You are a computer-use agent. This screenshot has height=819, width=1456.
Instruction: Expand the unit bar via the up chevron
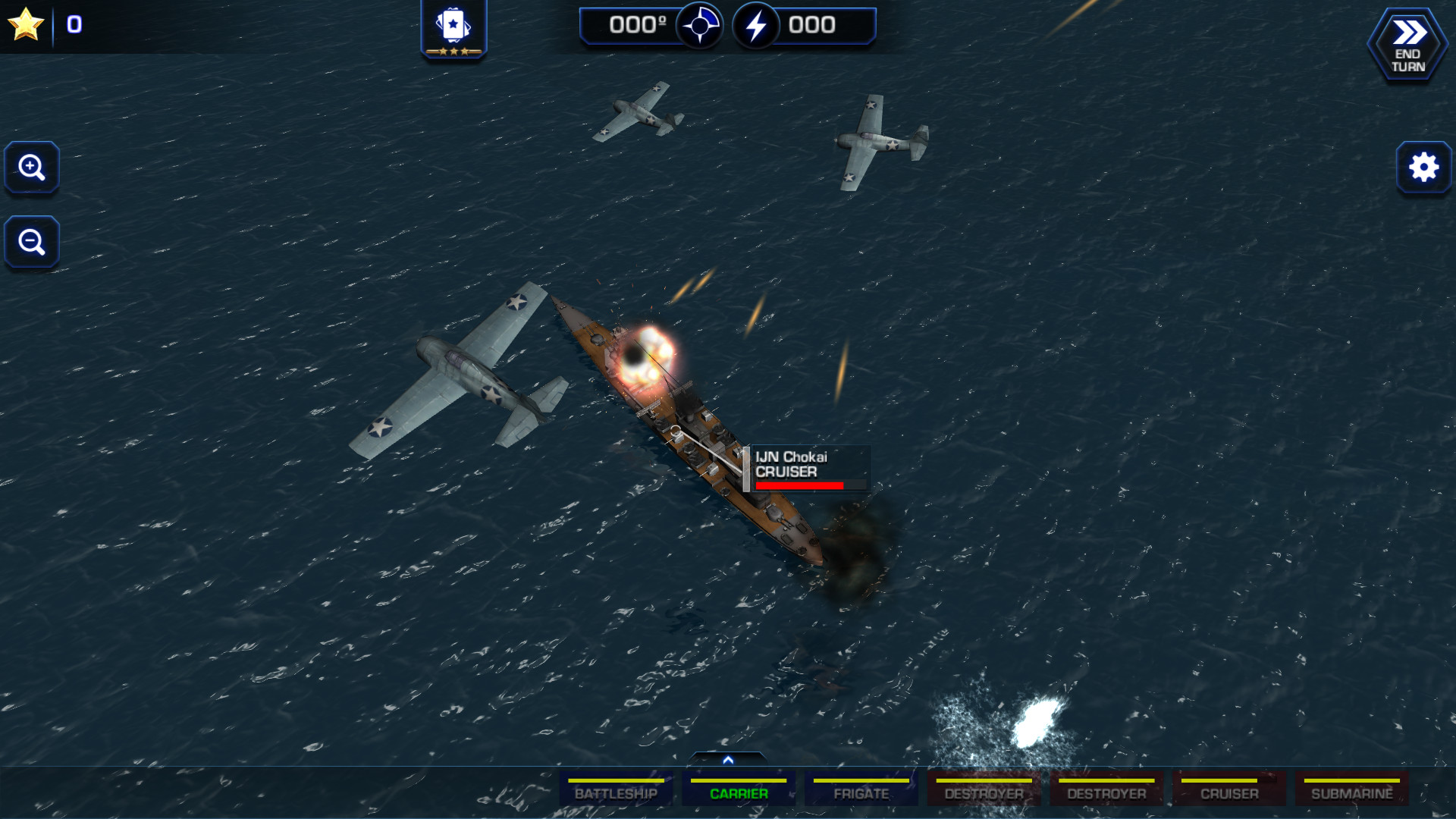pos(729,758)
